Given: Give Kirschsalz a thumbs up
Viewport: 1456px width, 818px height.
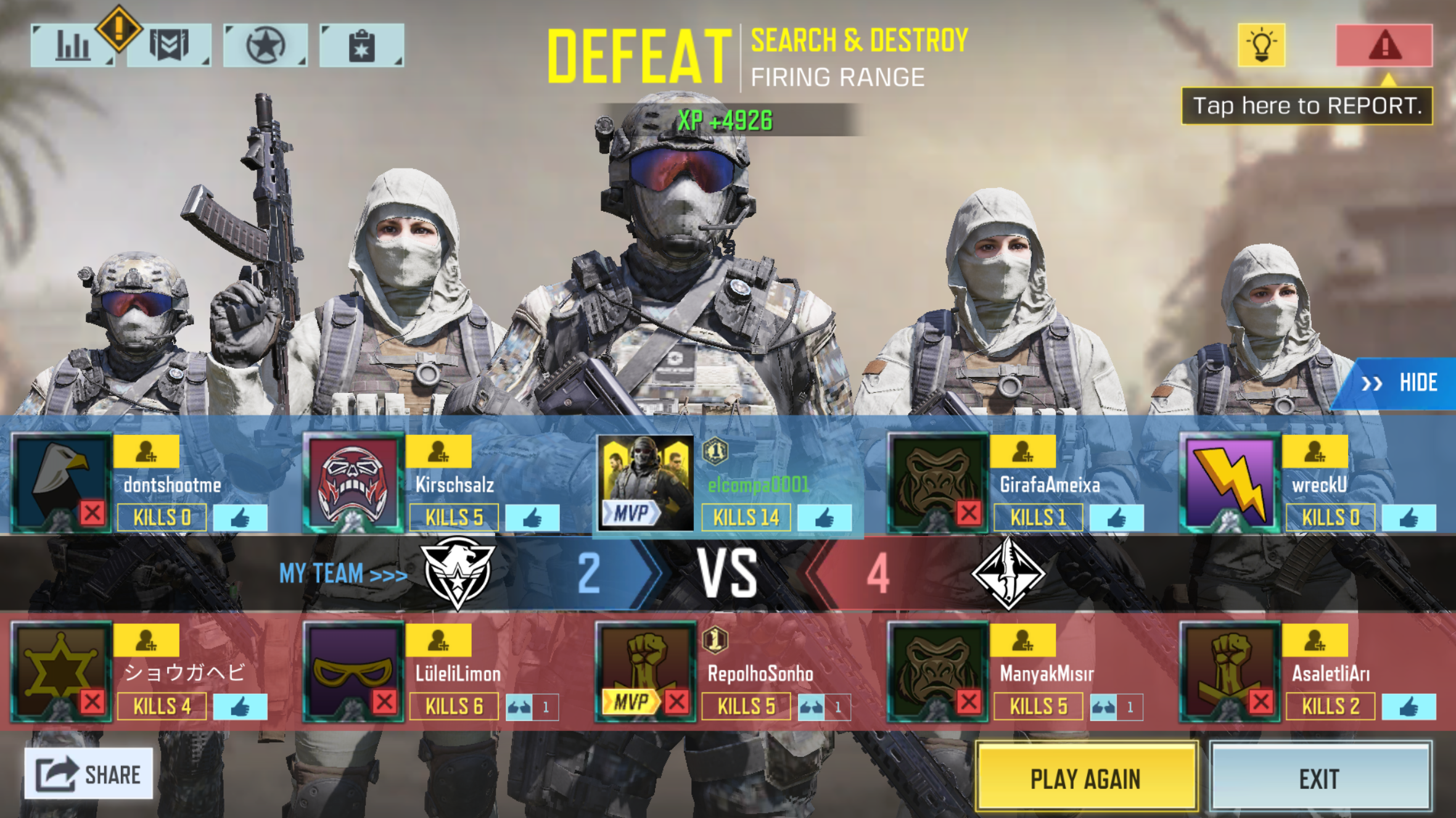Looking at the screenshot, I should point(532,518).
